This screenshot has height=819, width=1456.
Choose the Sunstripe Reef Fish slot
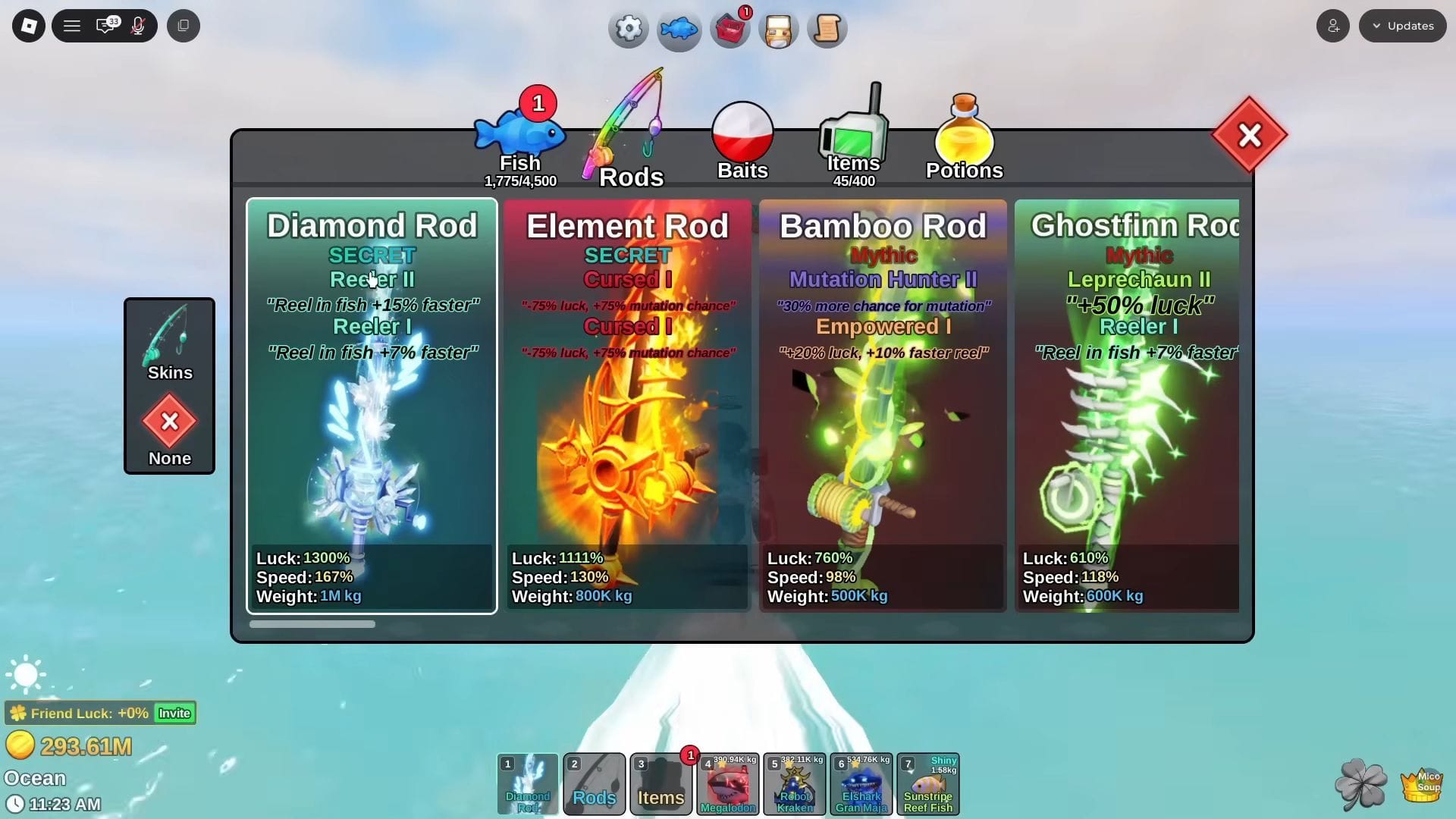[x=928, y=784]
